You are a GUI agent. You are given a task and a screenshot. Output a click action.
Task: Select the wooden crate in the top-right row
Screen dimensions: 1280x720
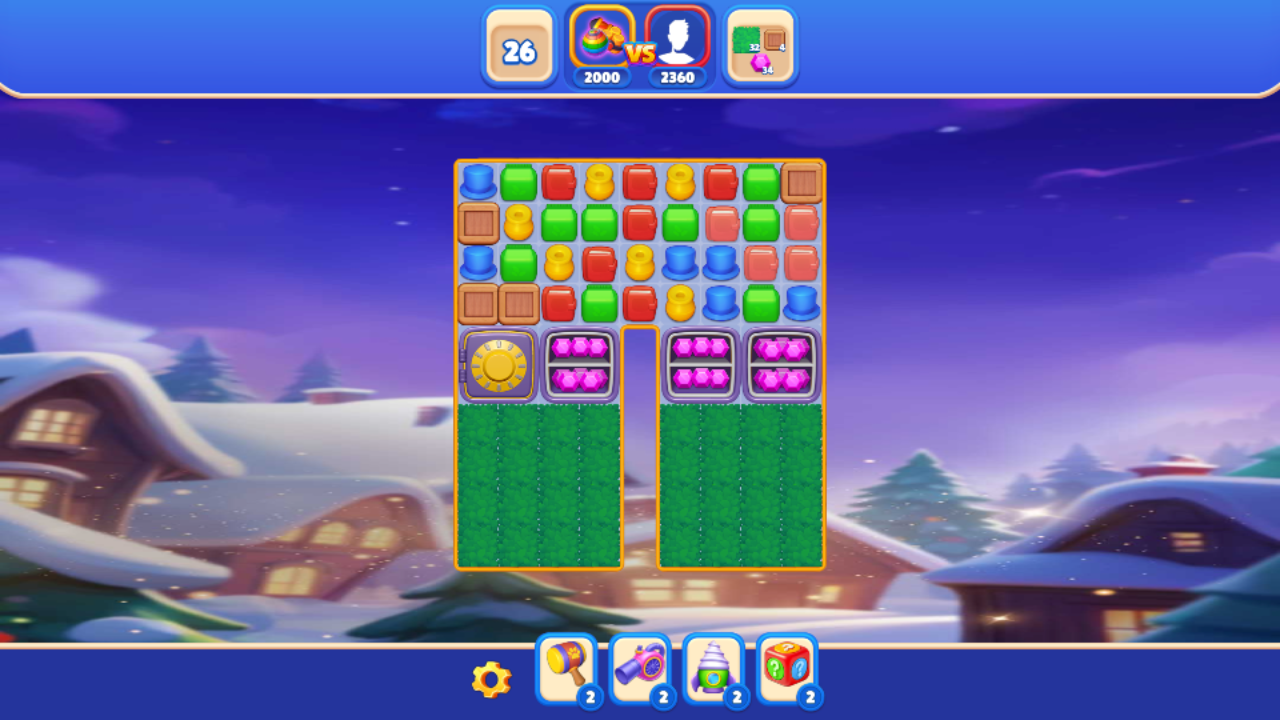[800, 182]
